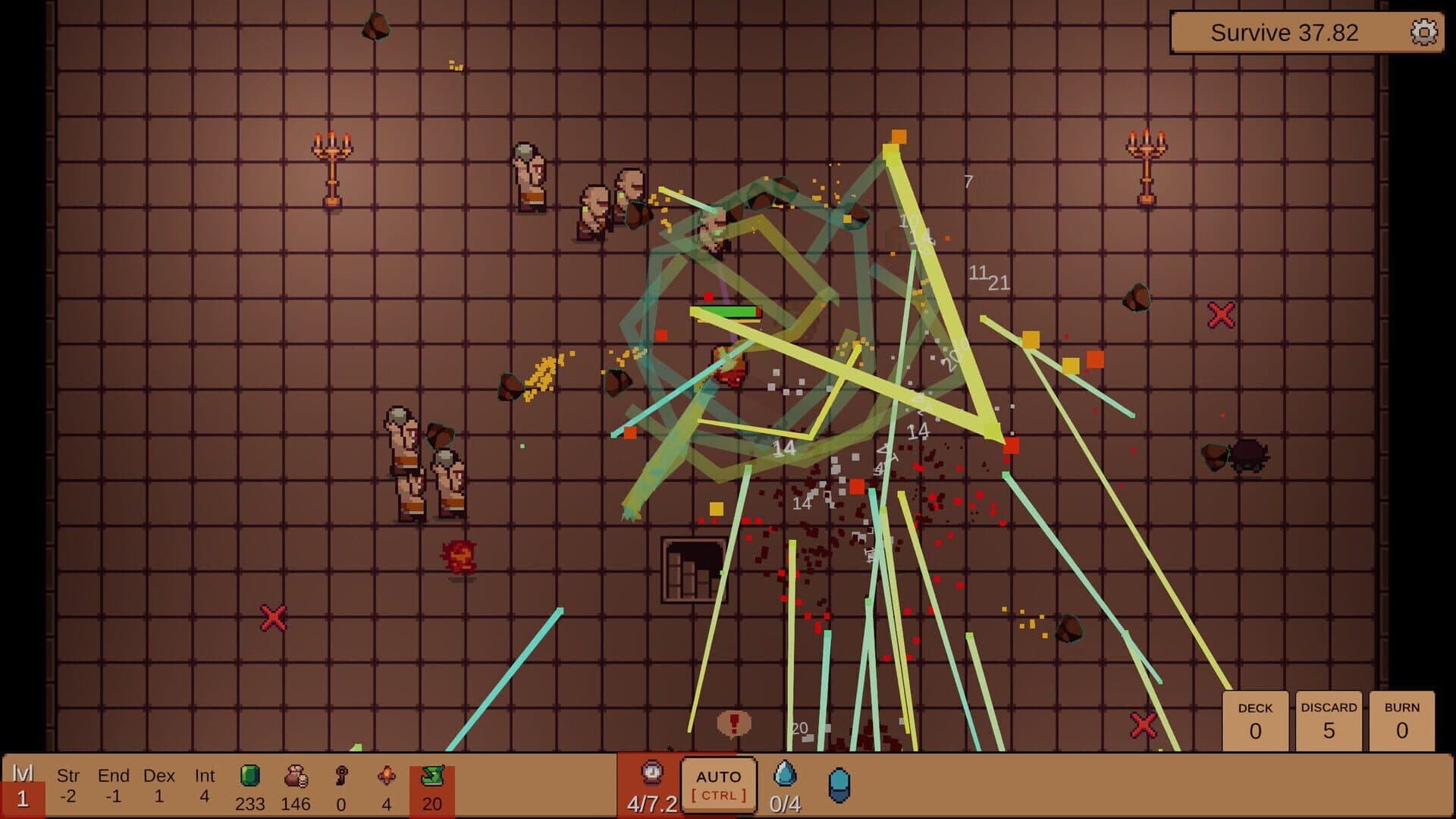Screen dimensions: 1456x819
Task: Toggle the AUTO play button
Action: tap(718, 785)
